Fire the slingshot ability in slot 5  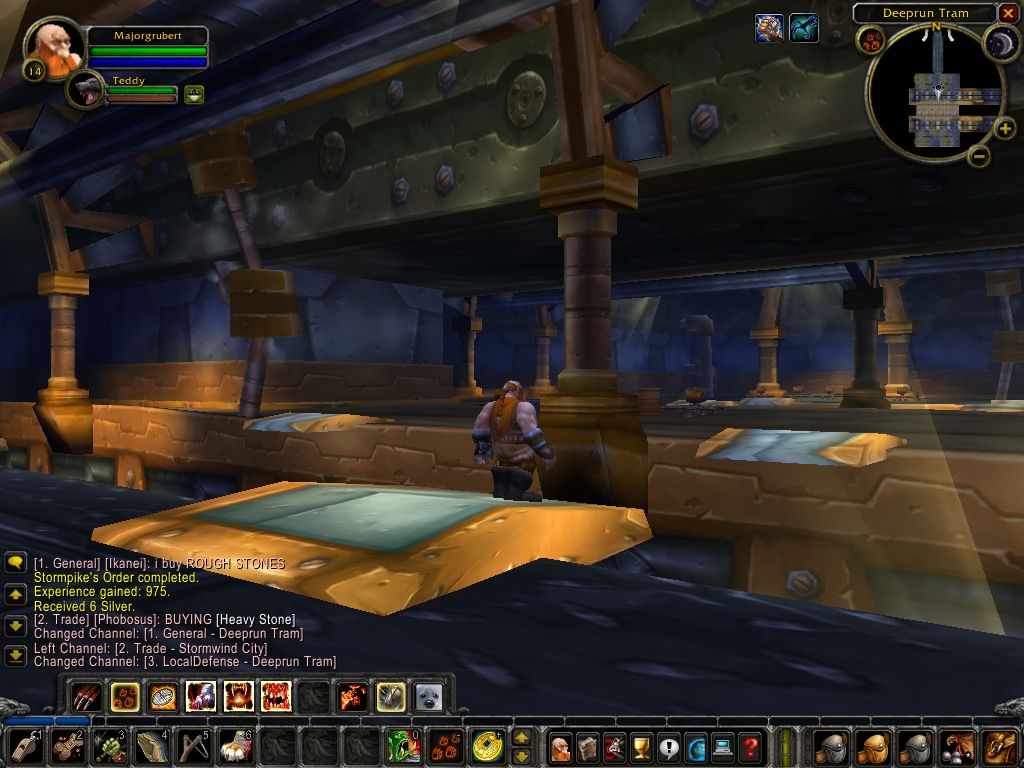(194, 746)
